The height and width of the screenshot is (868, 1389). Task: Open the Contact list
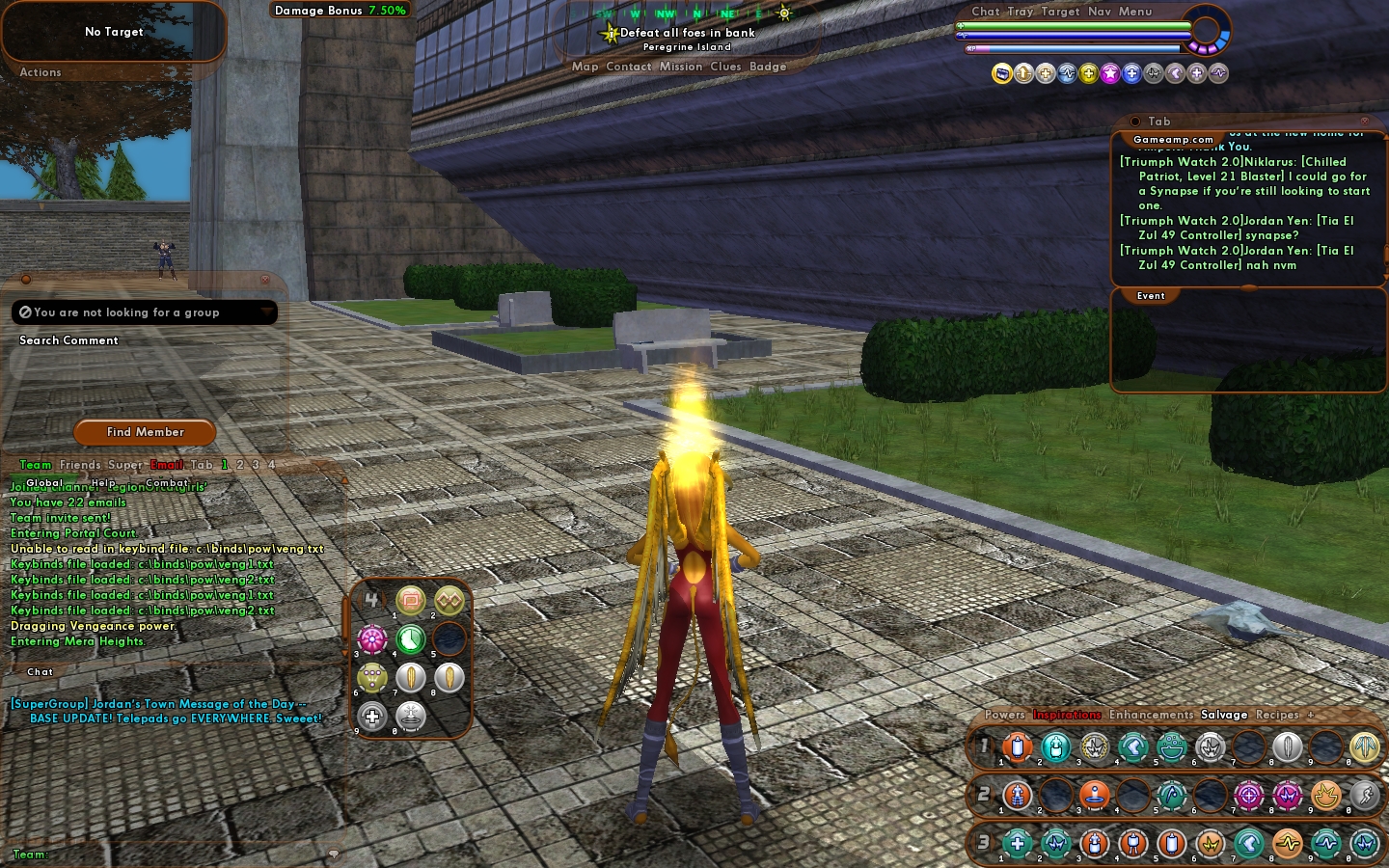629,67
